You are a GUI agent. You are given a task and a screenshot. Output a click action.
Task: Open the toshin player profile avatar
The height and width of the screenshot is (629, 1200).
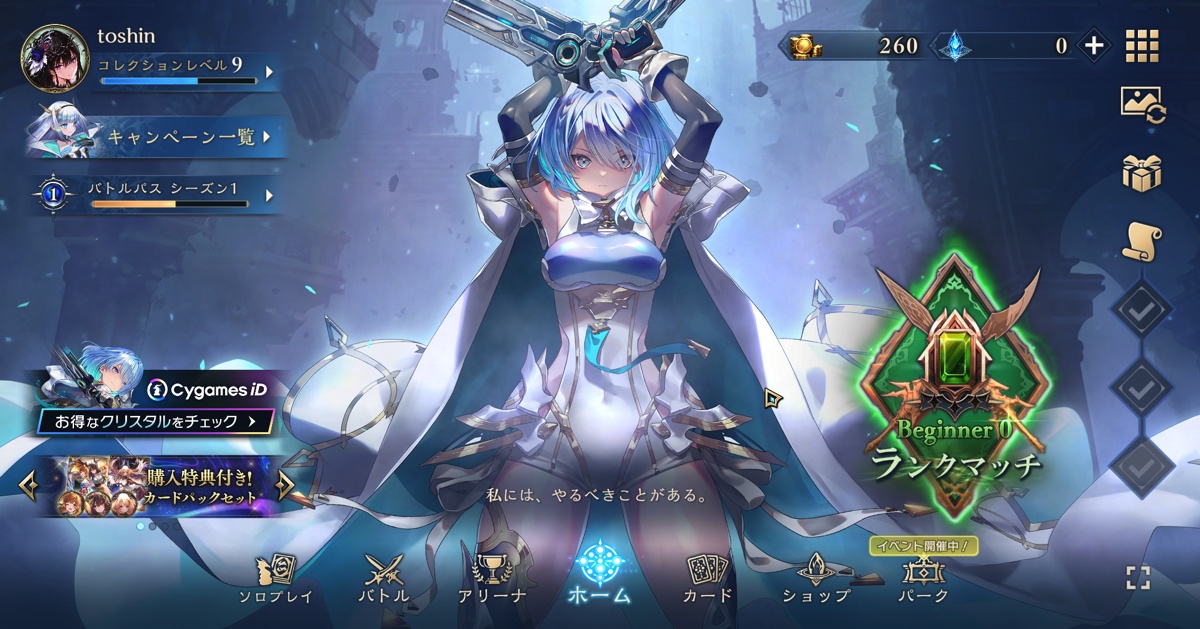54,58
